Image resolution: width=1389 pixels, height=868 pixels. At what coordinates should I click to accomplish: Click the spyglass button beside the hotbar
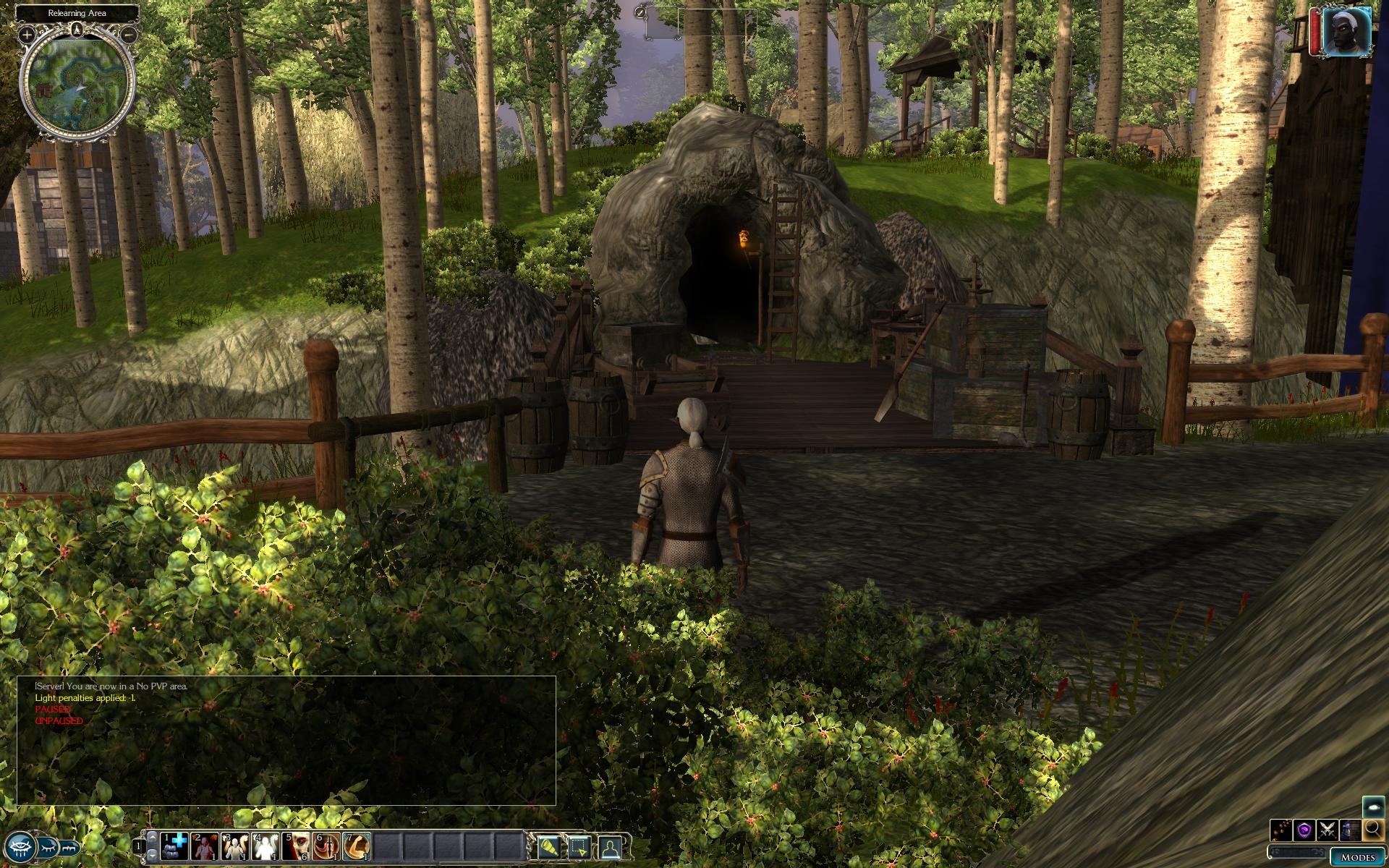[548, 846]
